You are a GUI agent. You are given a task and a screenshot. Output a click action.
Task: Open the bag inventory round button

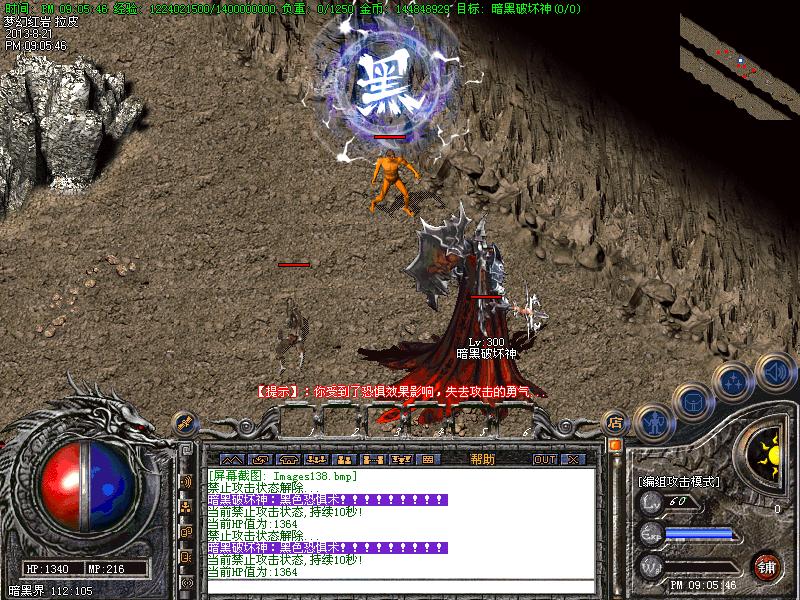[693, 402]
